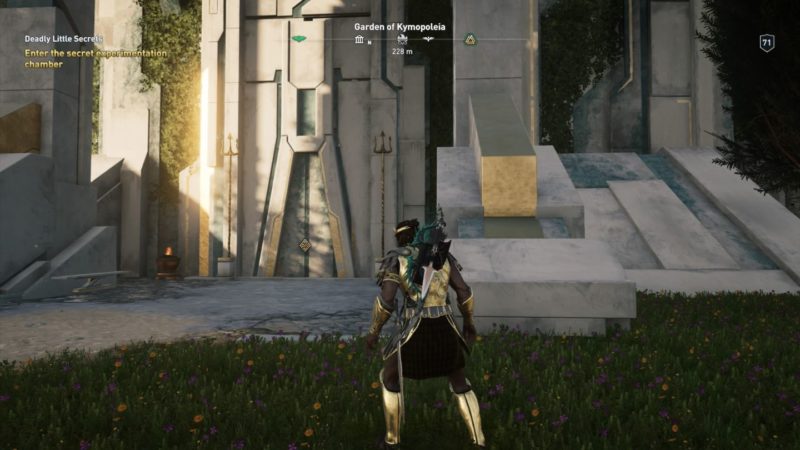Viewport: 800px width, 450px height.
Task: Select the green diamond compass marker
Action: 299,39
